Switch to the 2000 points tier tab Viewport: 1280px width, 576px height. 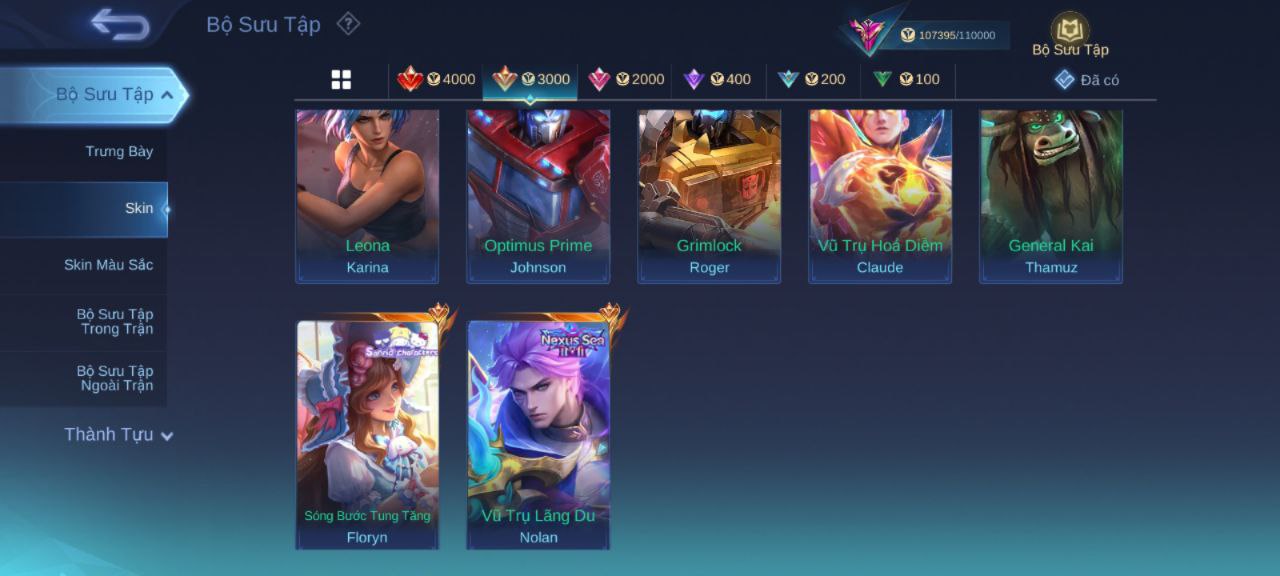click(625, 80)
